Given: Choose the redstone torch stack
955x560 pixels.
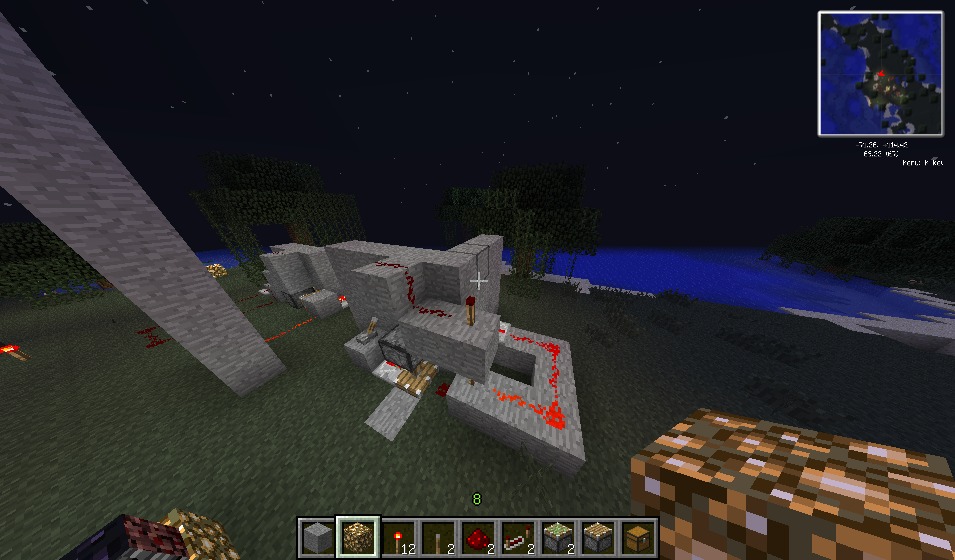Looking at the screenshot, I should [398, 538].
